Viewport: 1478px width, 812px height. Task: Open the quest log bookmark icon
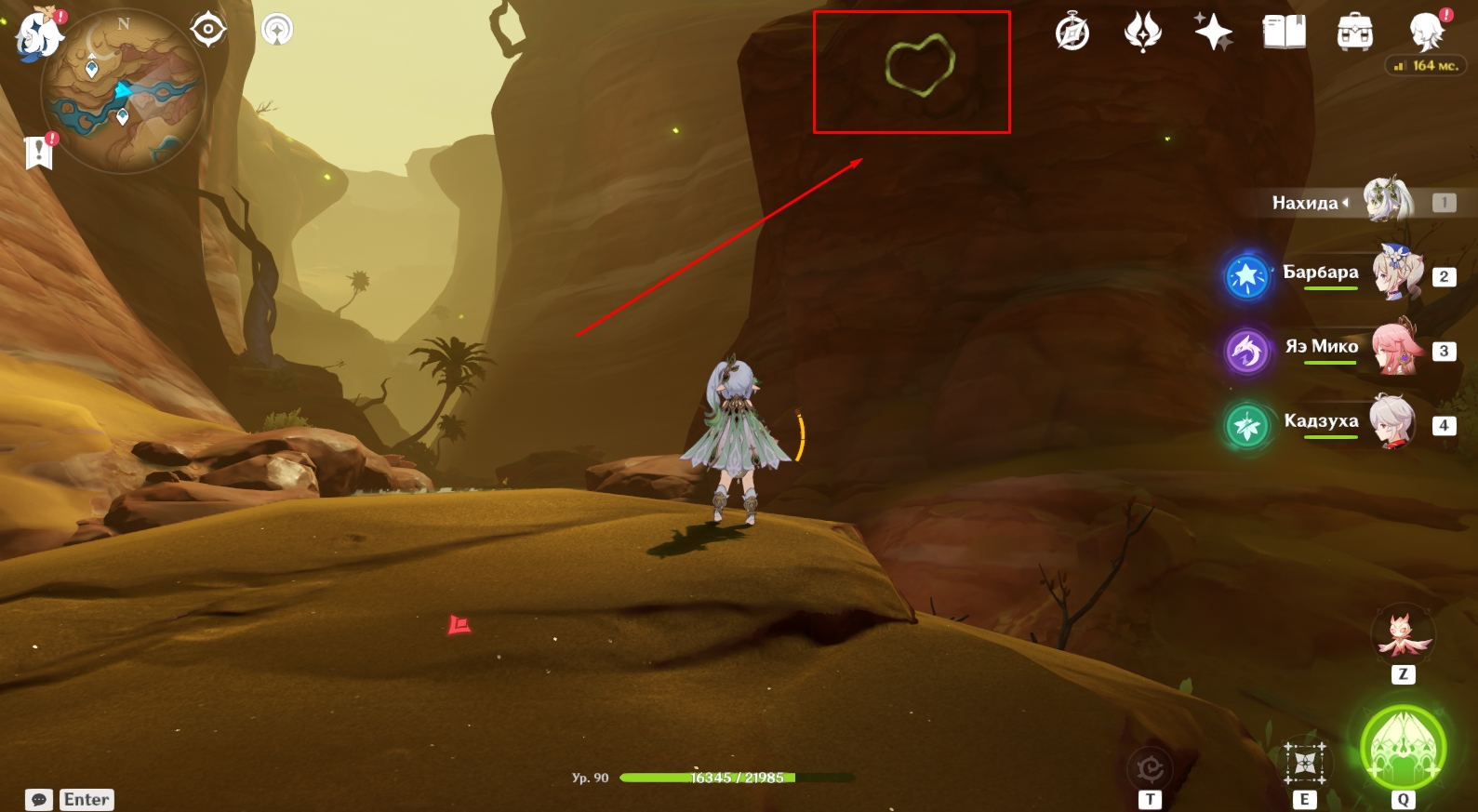click(x=38, y=152)
